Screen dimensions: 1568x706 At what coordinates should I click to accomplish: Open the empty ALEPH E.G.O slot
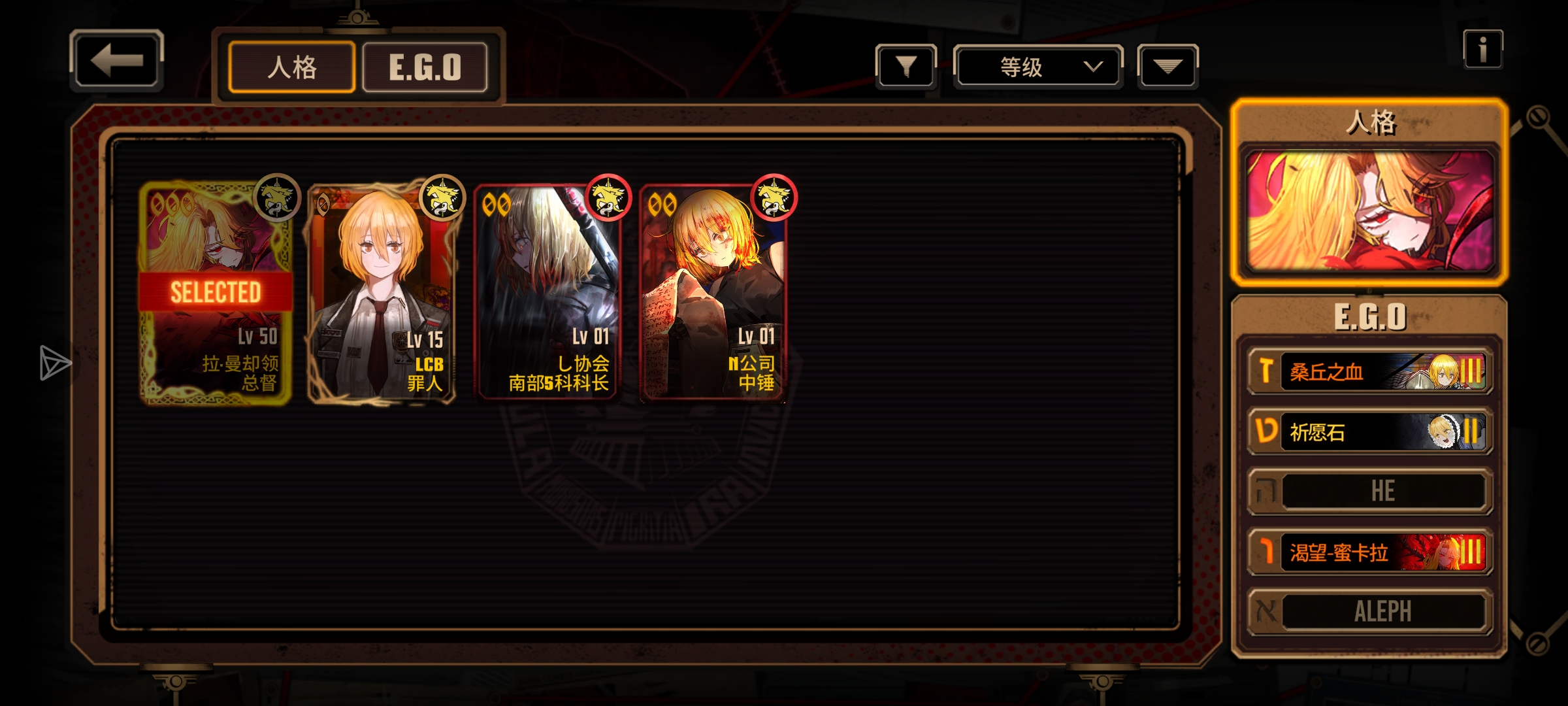1369,612
